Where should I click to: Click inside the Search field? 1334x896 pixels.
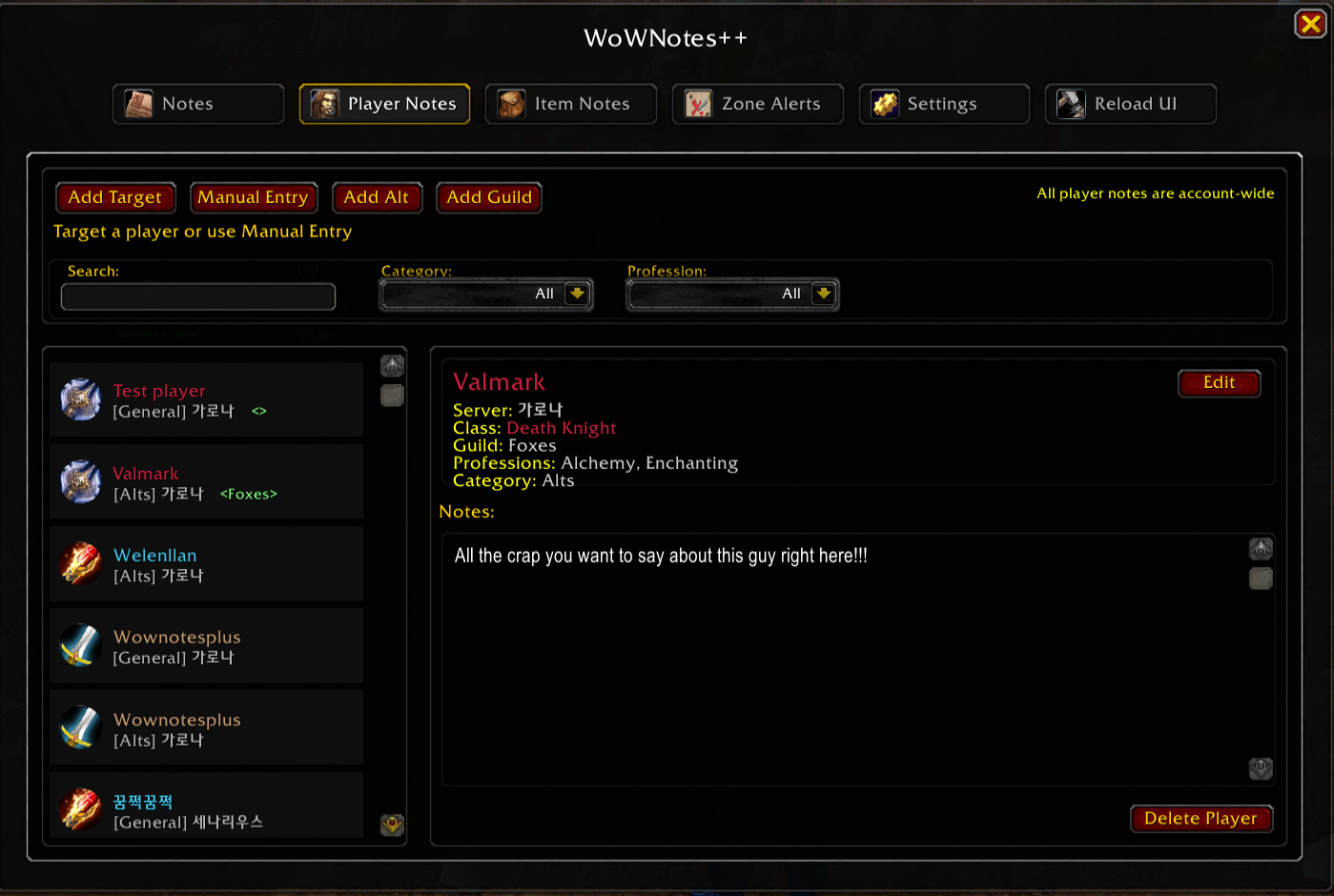197,296
